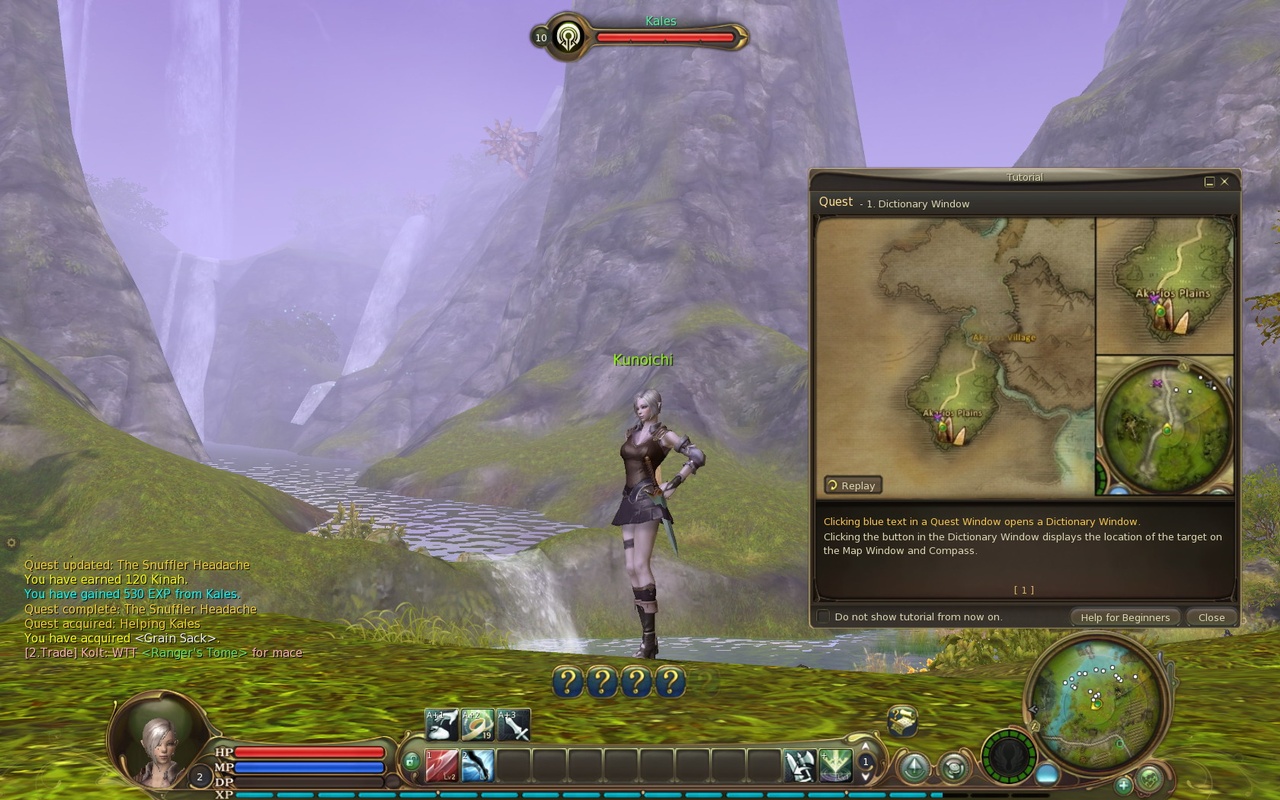Click a golden question mark indicator above the quickbar

570,681
